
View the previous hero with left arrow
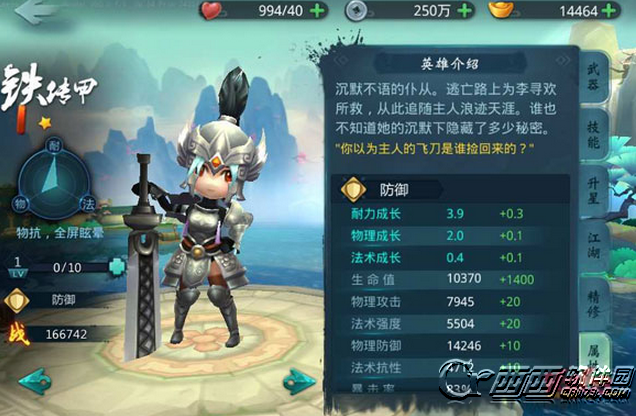pyautogui.click(x=34, y=381)
